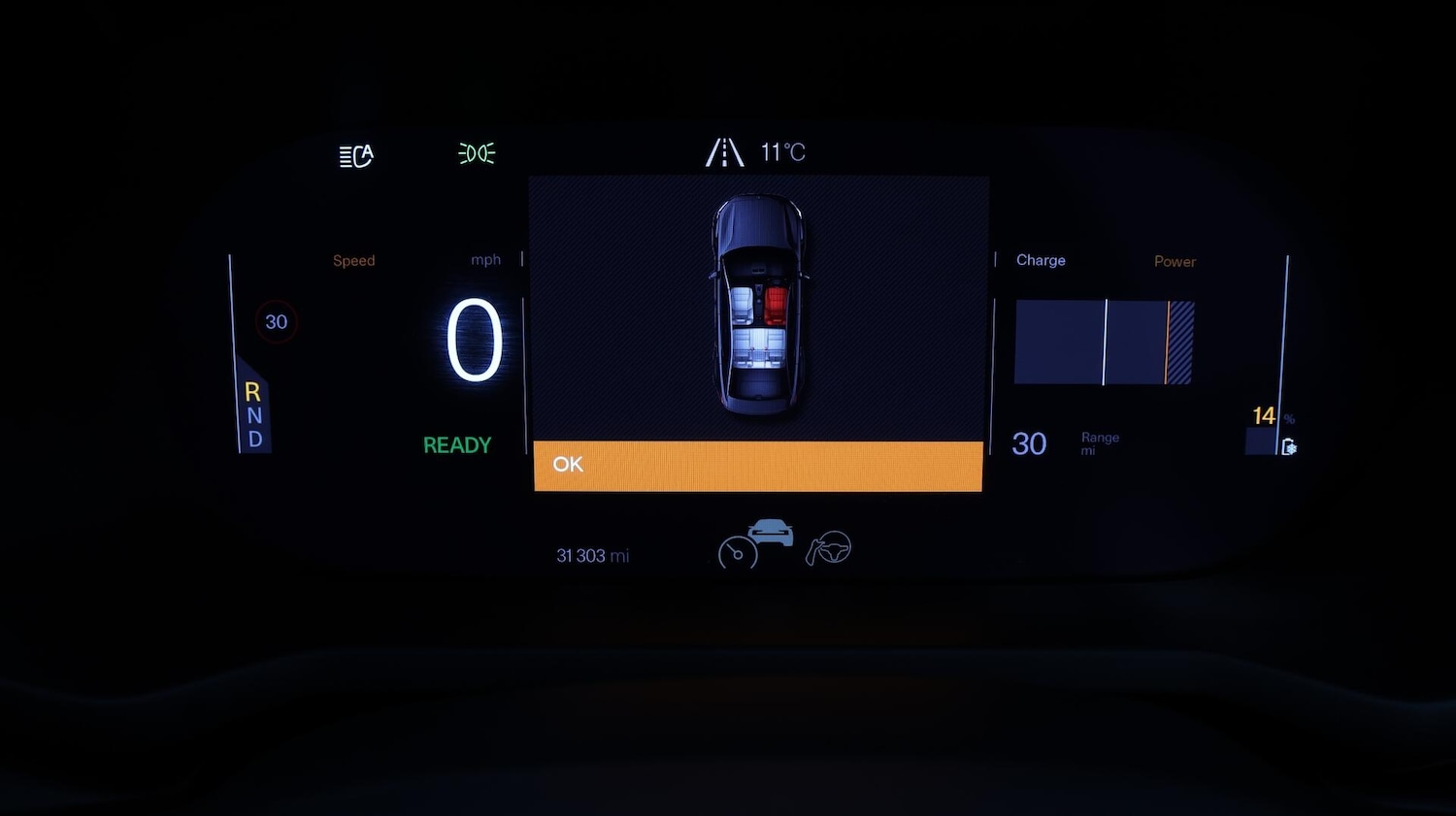Click the 30 speed limit sign
This screenshot has height=816, width=1456.
click(277, 322)
